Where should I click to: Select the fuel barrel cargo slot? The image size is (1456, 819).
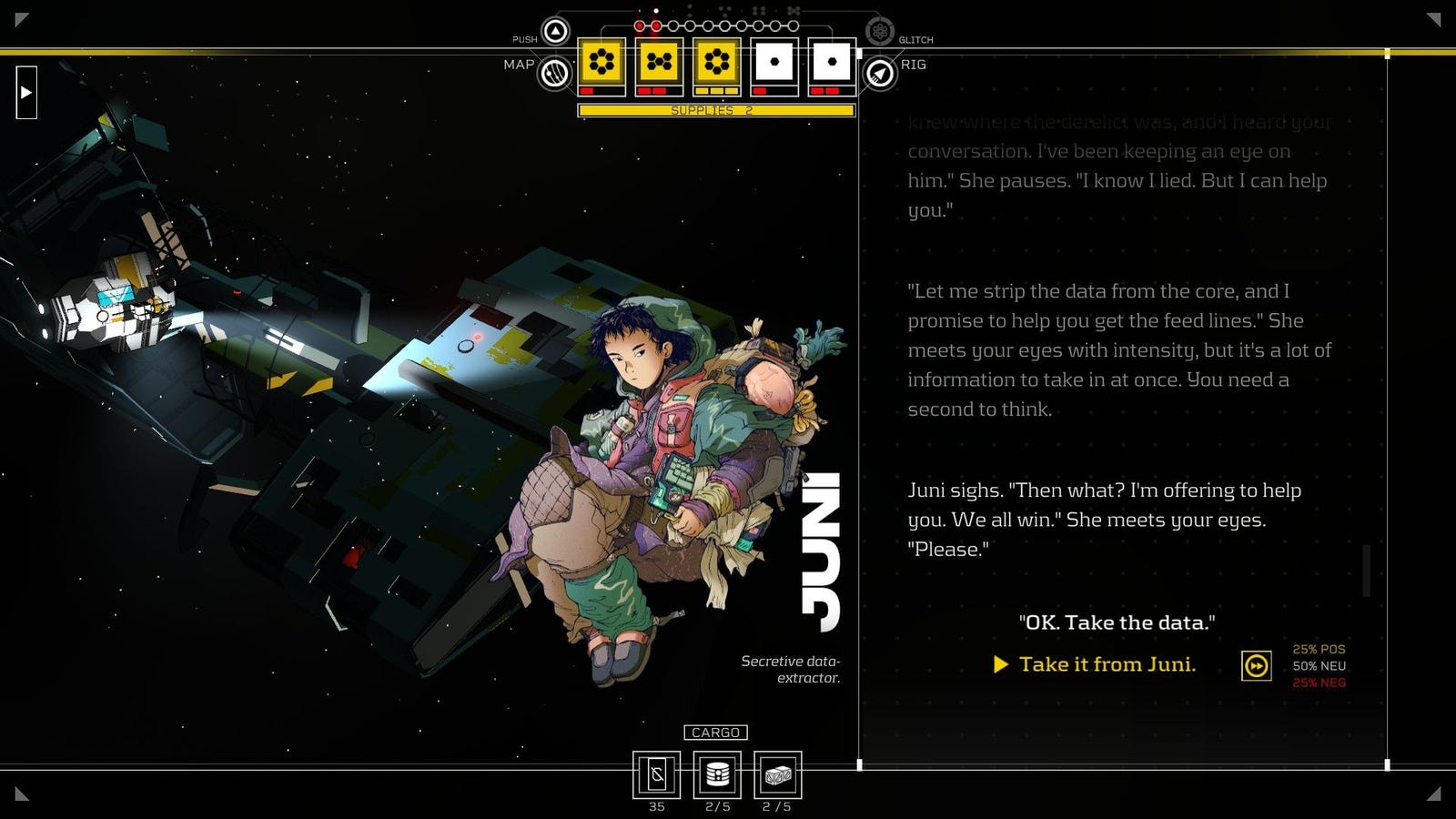coord(717,775)
